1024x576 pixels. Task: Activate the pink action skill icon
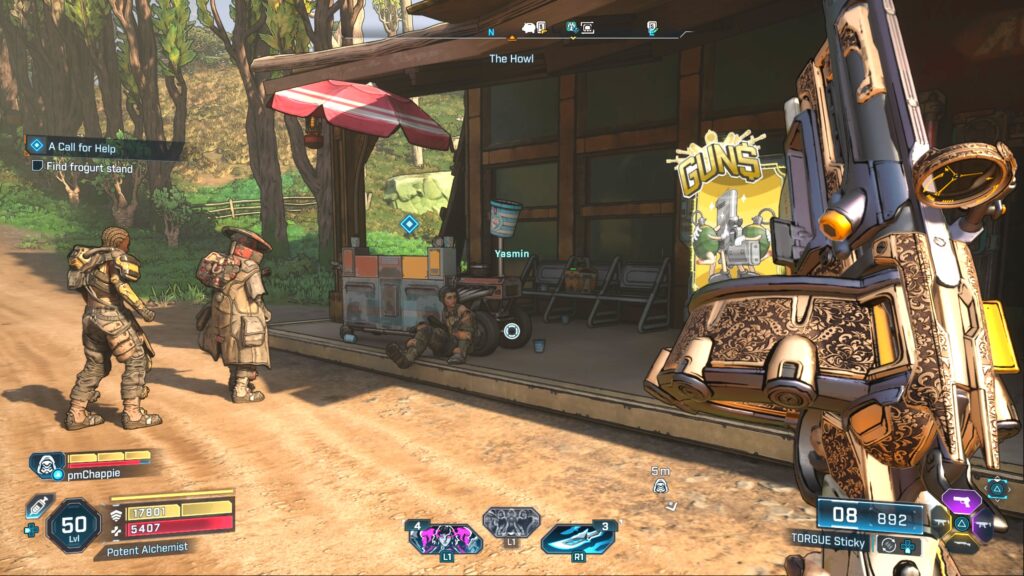point(444,539)
